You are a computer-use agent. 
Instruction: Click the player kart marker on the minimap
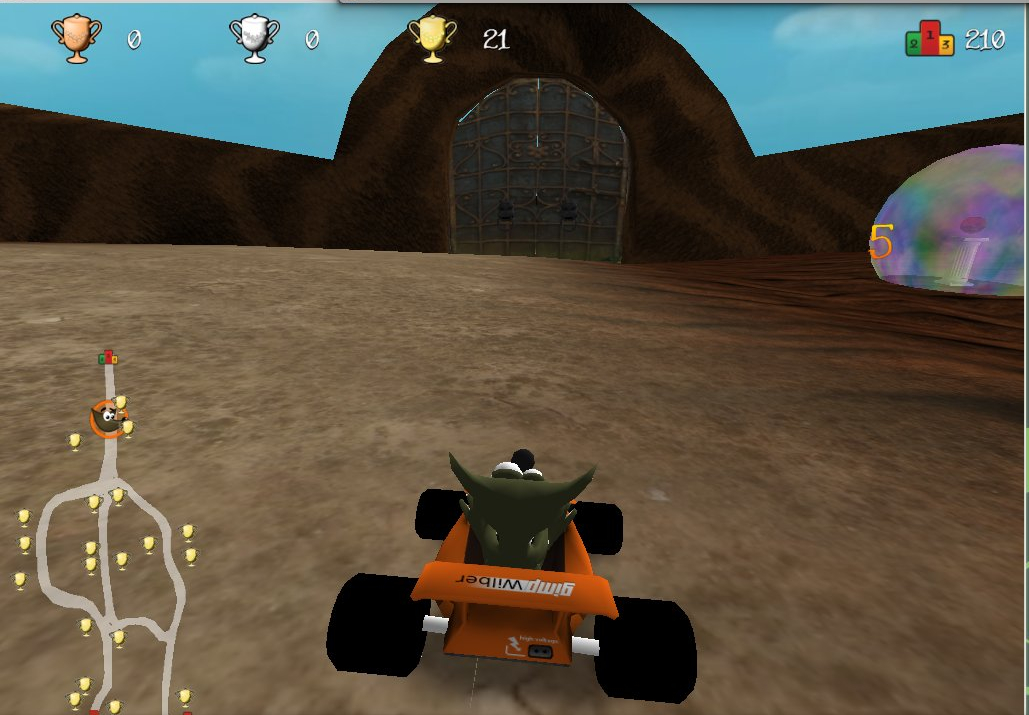tap(106, 418)
